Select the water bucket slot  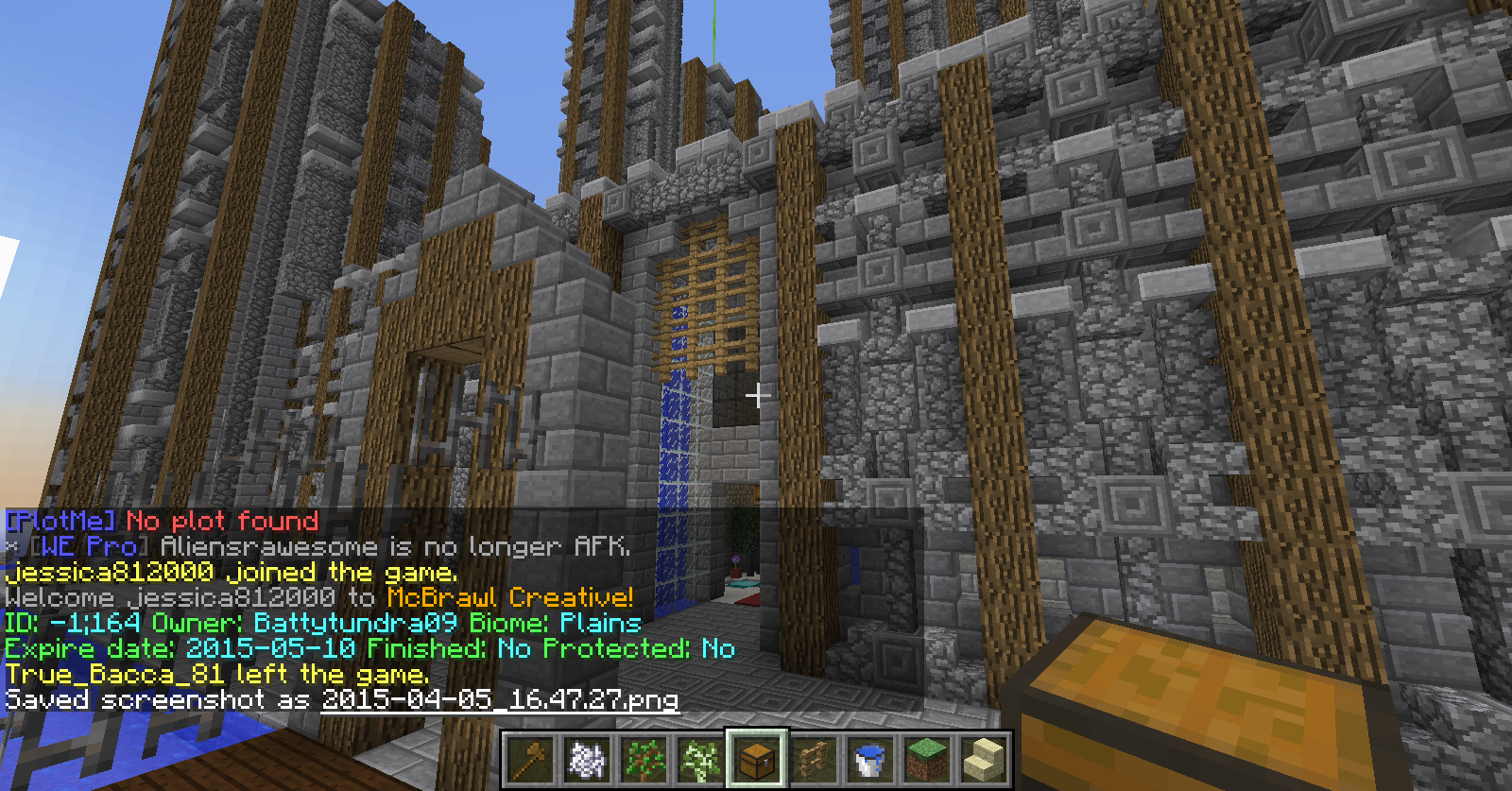tap(869, 759)
